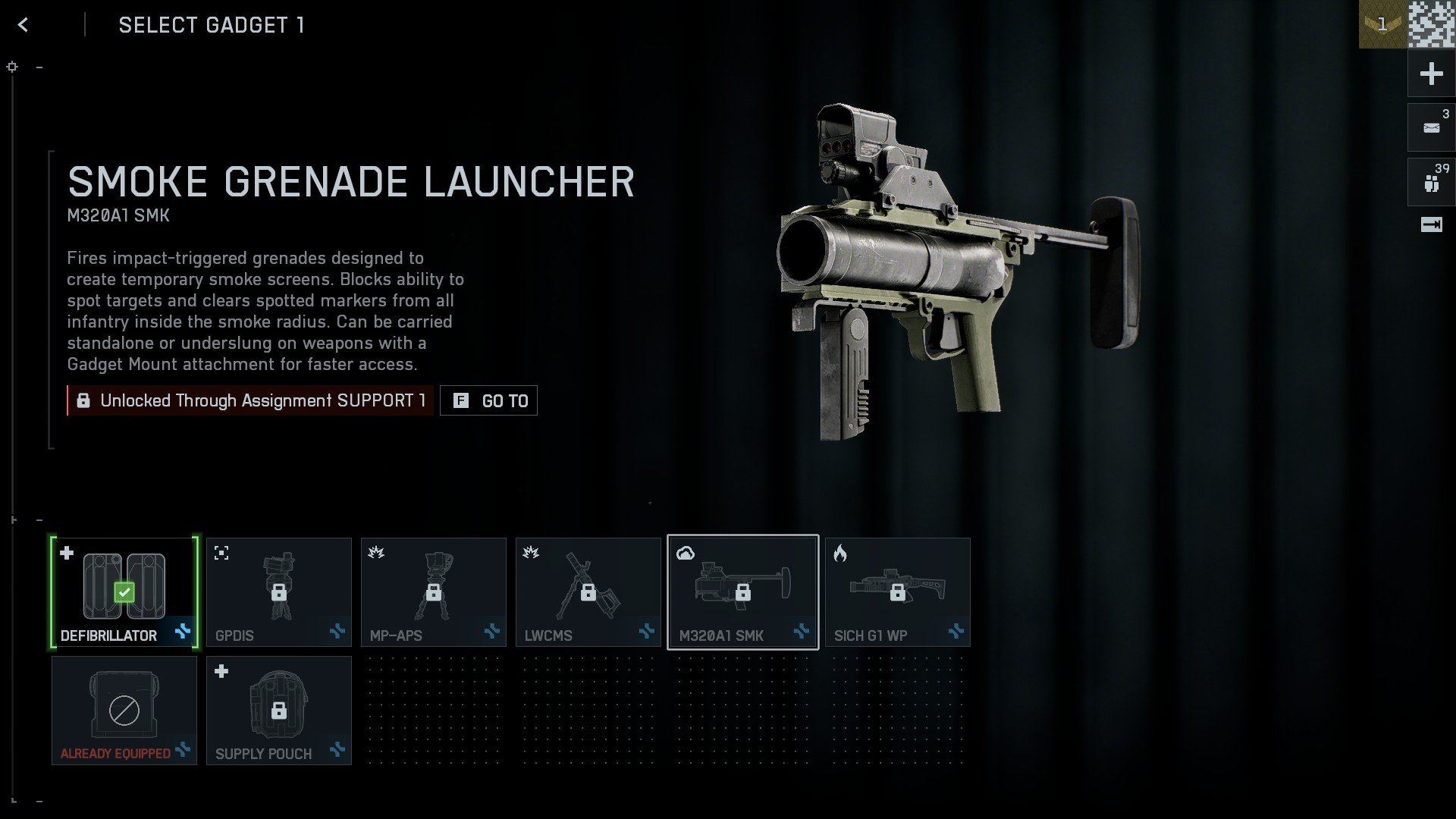This screenshot has width=1456, height=819.
Task: Click the blue stats glyph on the M320A1 SMK tile
Action: coord(802,631)
